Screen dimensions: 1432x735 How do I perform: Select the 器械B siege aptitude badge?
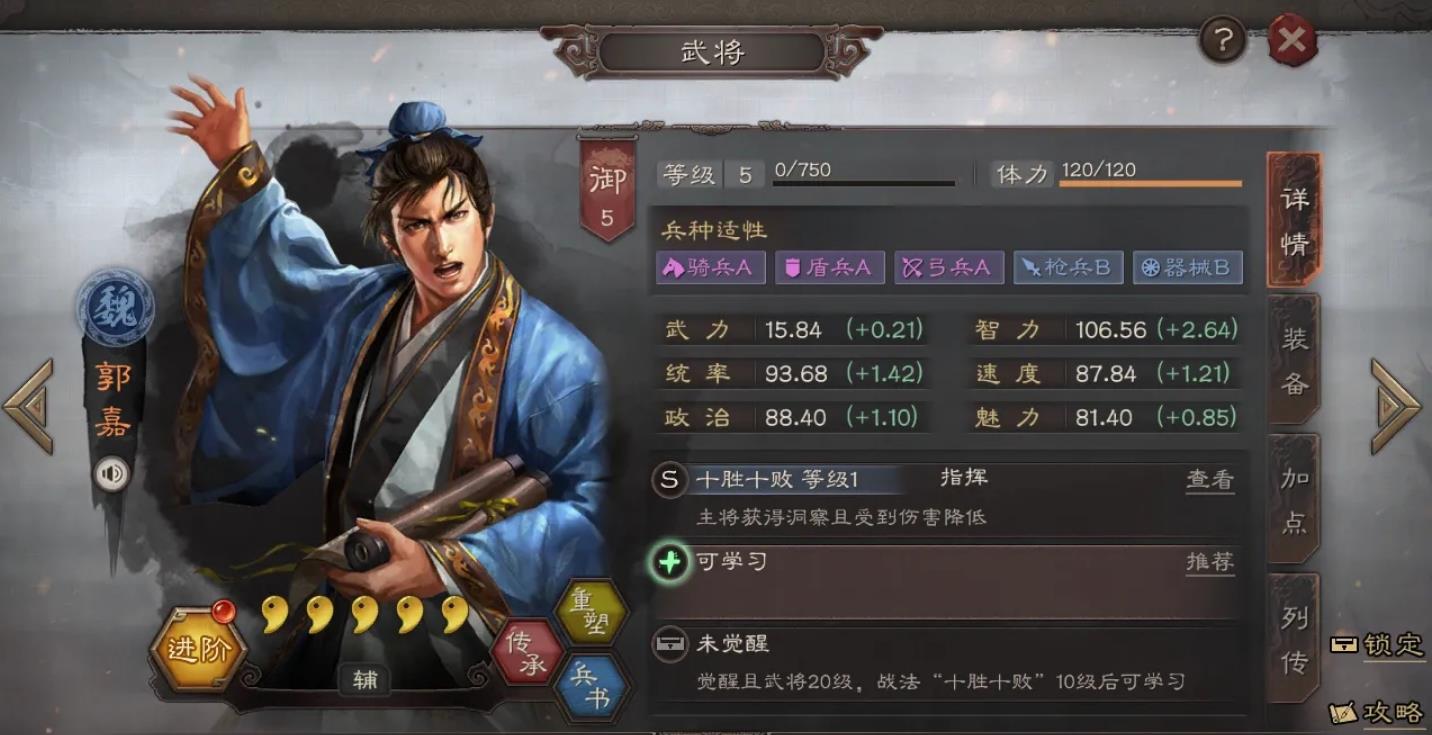coord(1187,268)
